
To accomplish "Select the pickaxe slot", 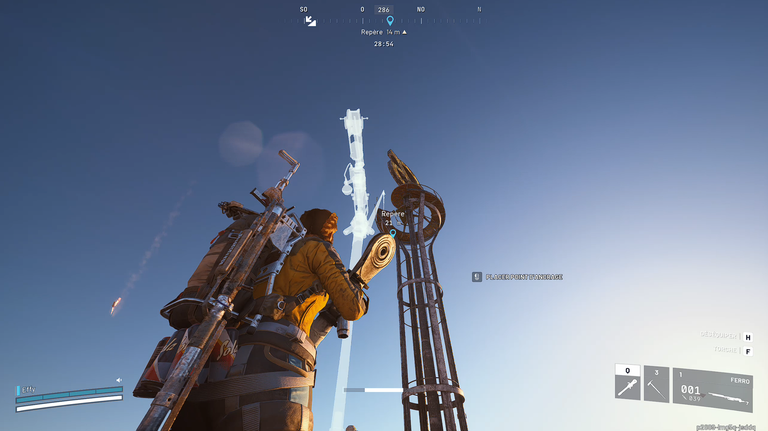I will 656,385.
